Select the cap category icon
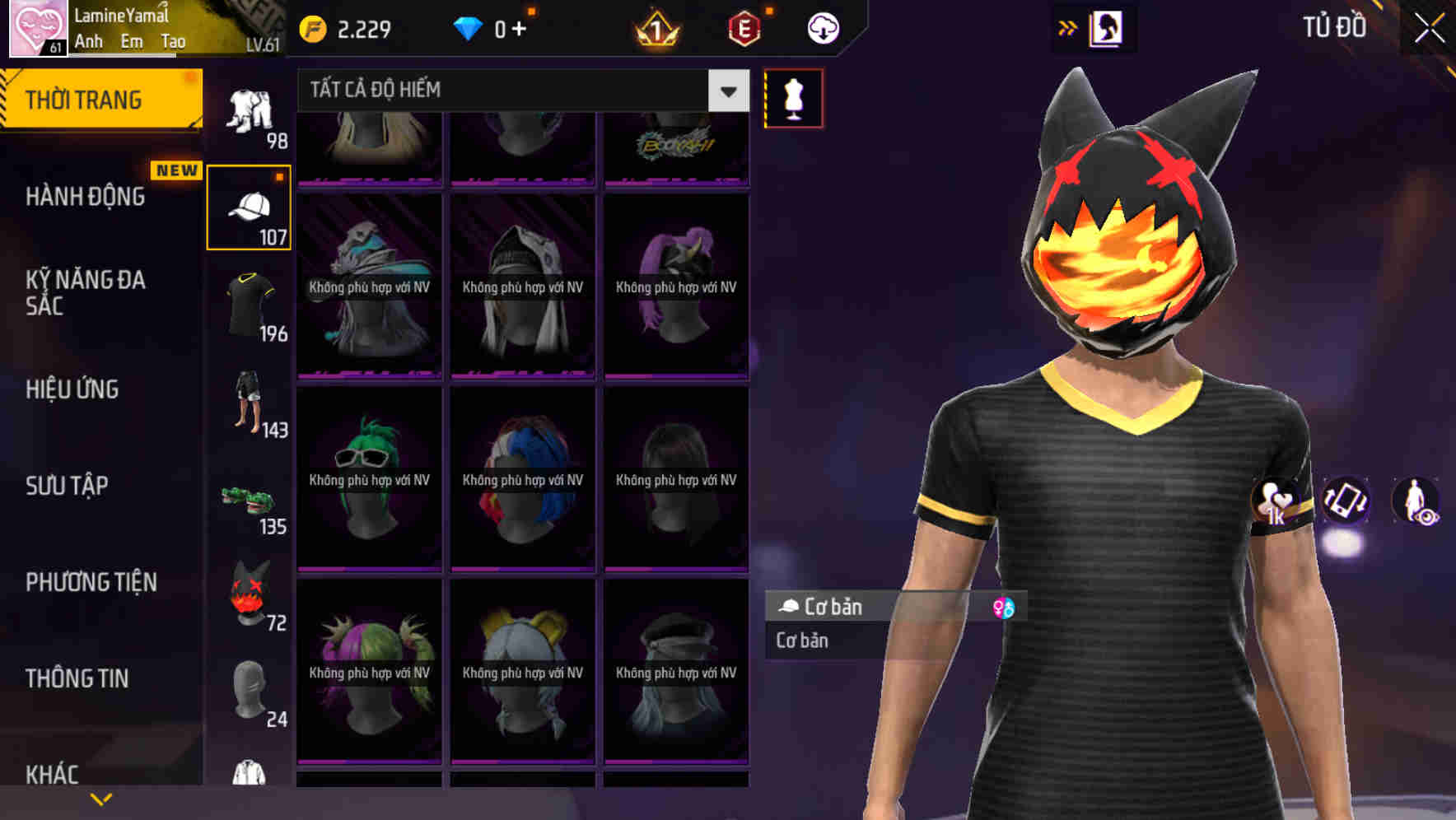1456x820 pixels. [250, 206]
